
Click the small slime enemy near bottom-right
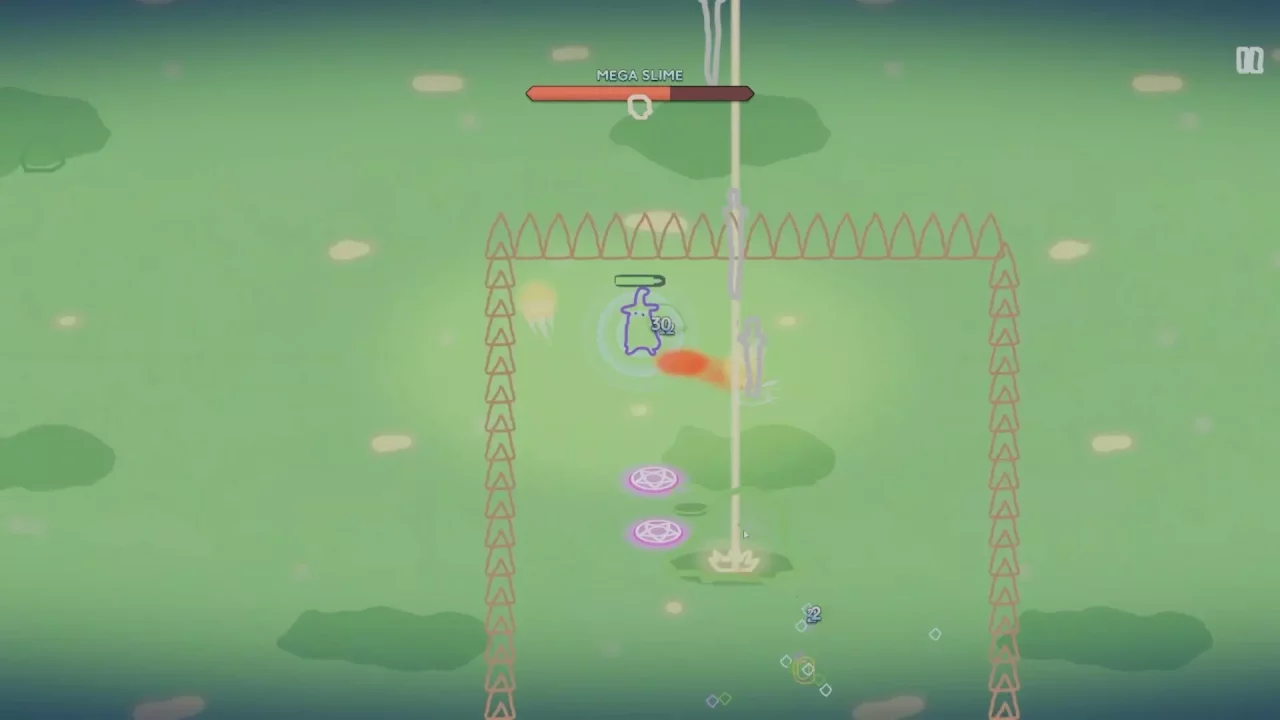[812, 614]
